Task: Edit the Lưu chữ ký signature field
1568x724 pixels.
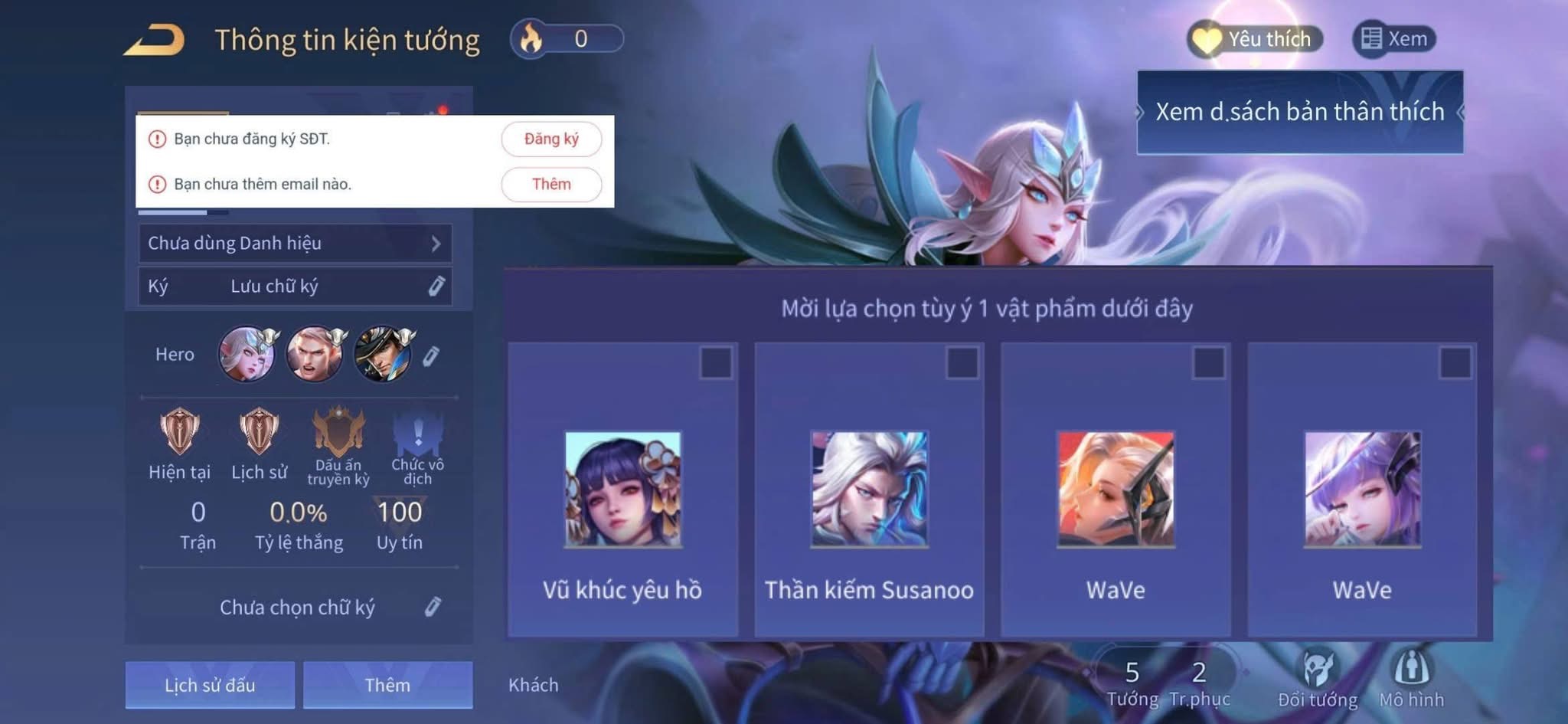Action: [436, 287]
